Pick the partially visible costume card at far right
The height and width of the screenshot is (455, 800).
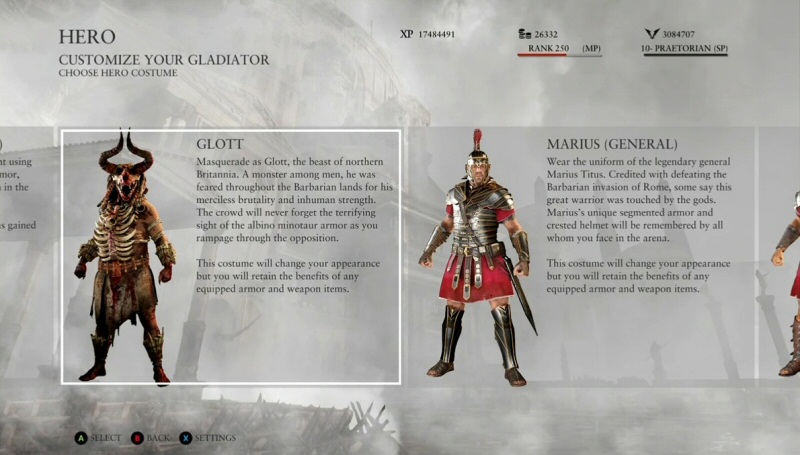(x=782, y=256)
